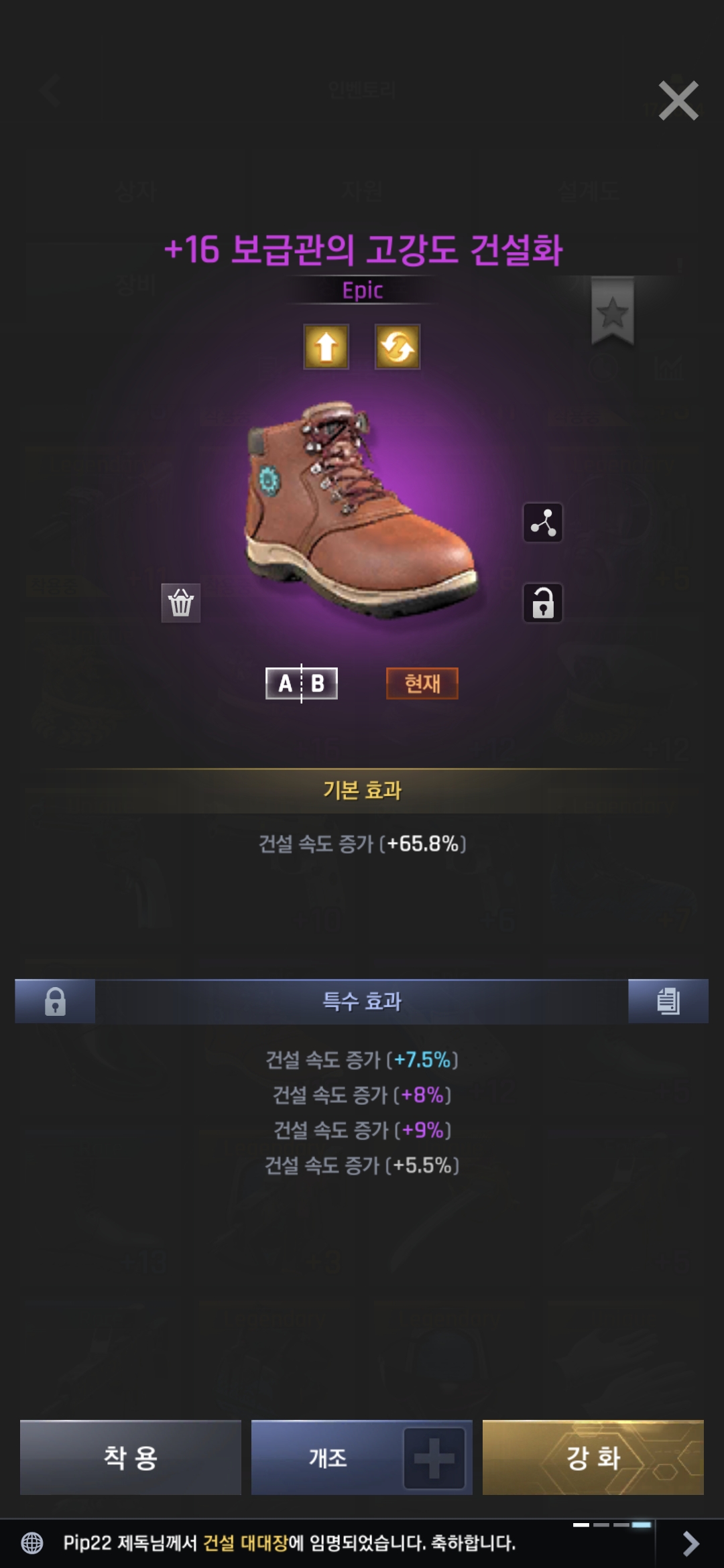Screen dimensions: 724x1568
Task: Open the A|B comparison button
Action: pyautogui.click(x=302, y=683)
